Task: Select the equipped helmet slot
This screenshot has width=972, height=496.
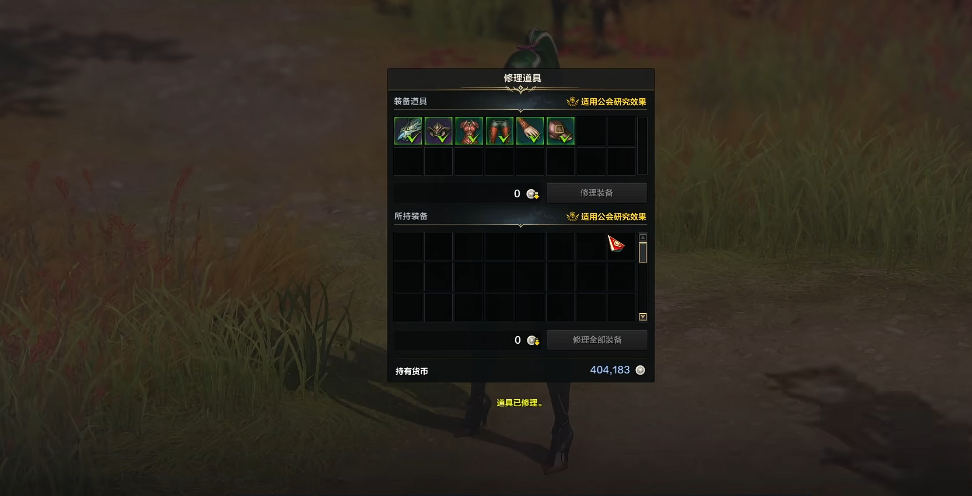Action: pyautogui.click(x=439, y=131)
